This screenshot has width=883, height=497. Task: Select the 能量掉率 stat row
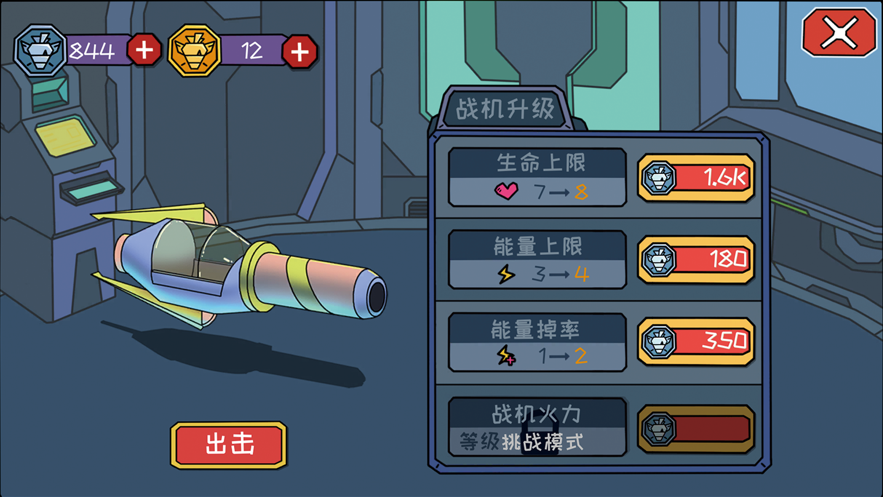click(x=537, y=342)
